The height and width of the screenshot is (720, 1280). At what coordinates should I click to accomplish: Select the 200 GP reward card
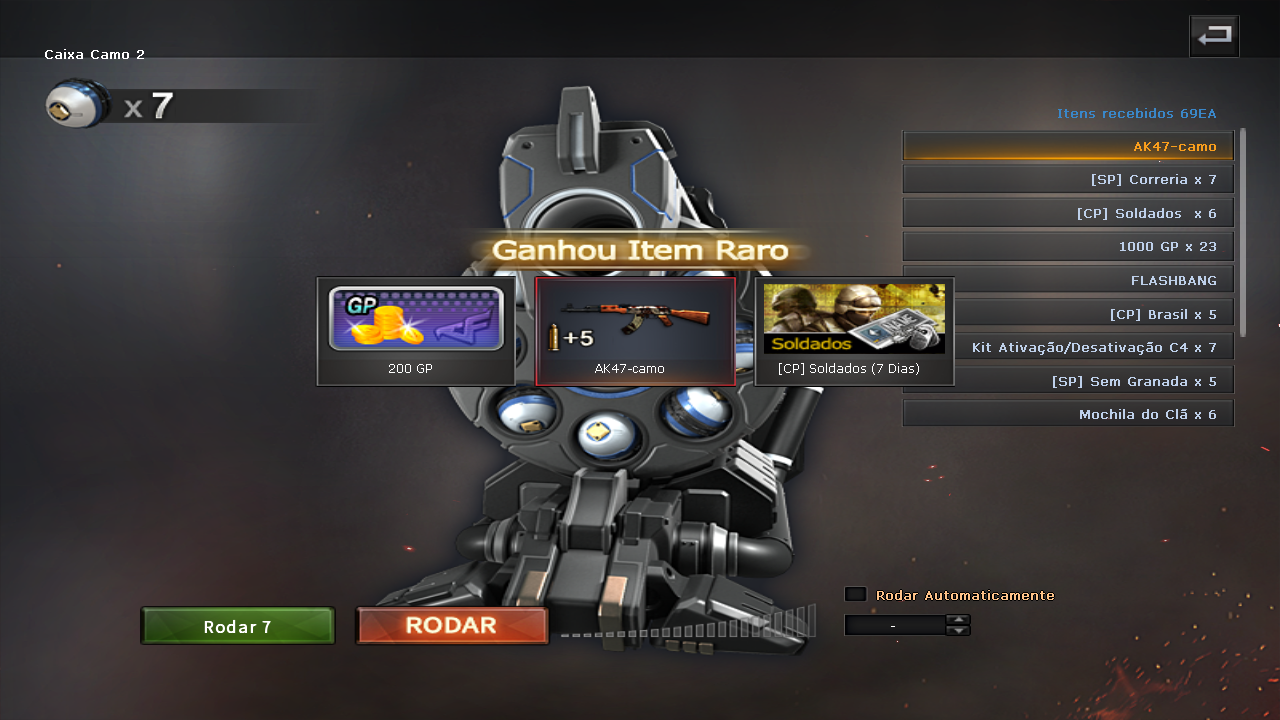click(416, 331)
